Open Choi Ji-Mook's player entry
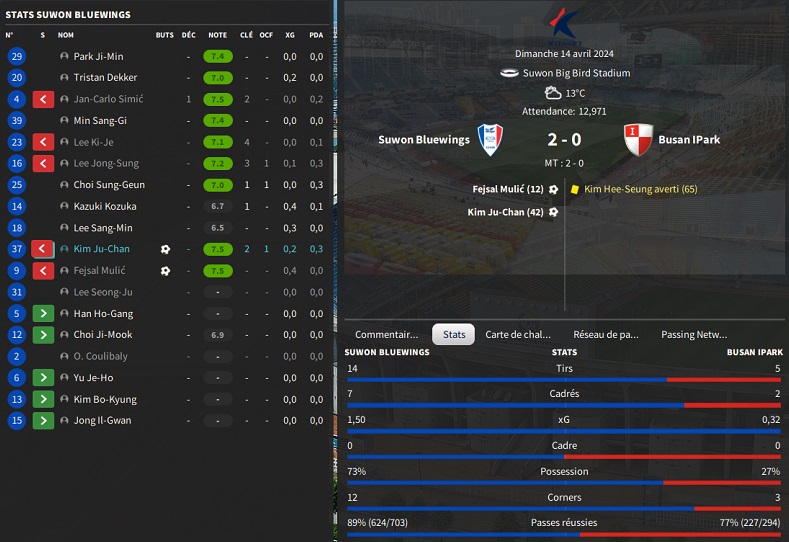 tap(103, 335)
